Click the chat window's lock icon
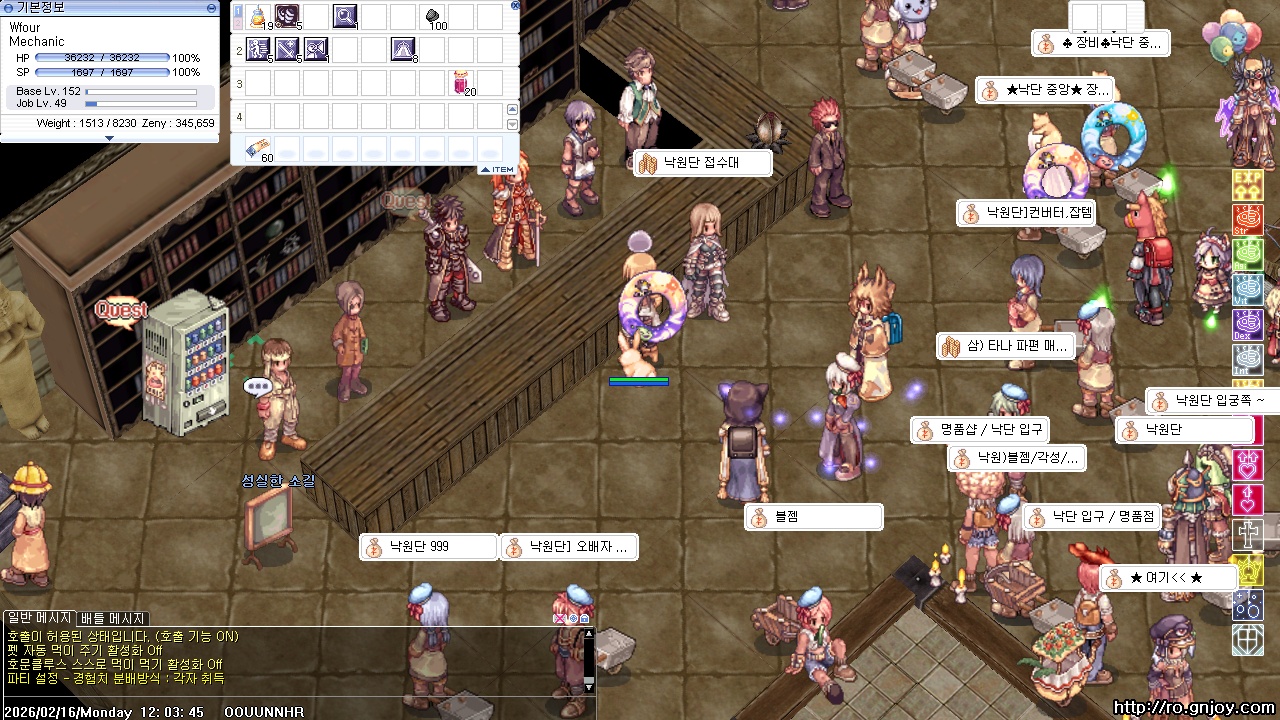Viewport: 1280px width, 720px height. 585,618
